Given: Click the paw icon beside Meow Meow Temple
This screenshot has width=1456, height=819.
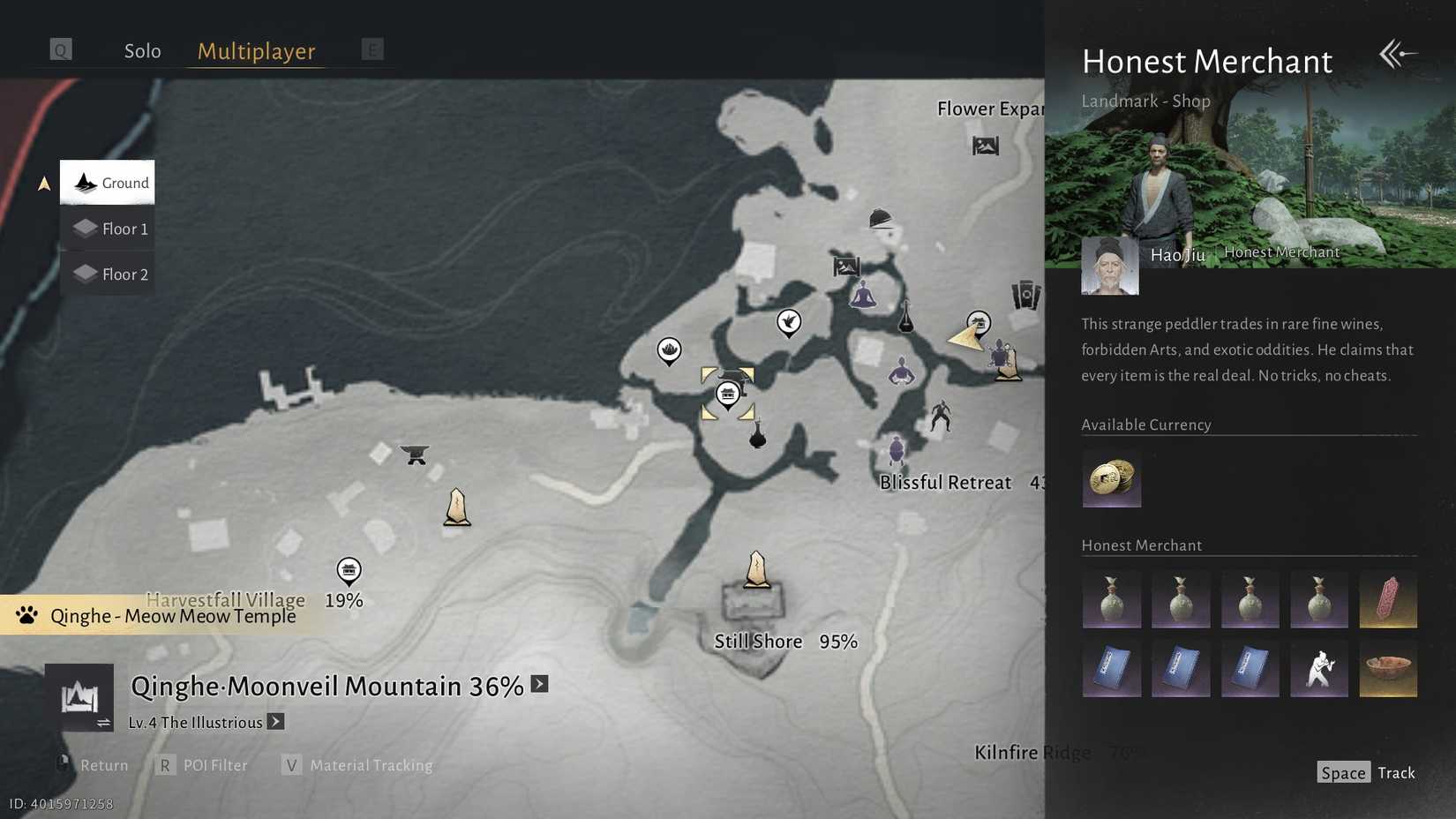Looking at the screenshot, I should click(25, 615).
